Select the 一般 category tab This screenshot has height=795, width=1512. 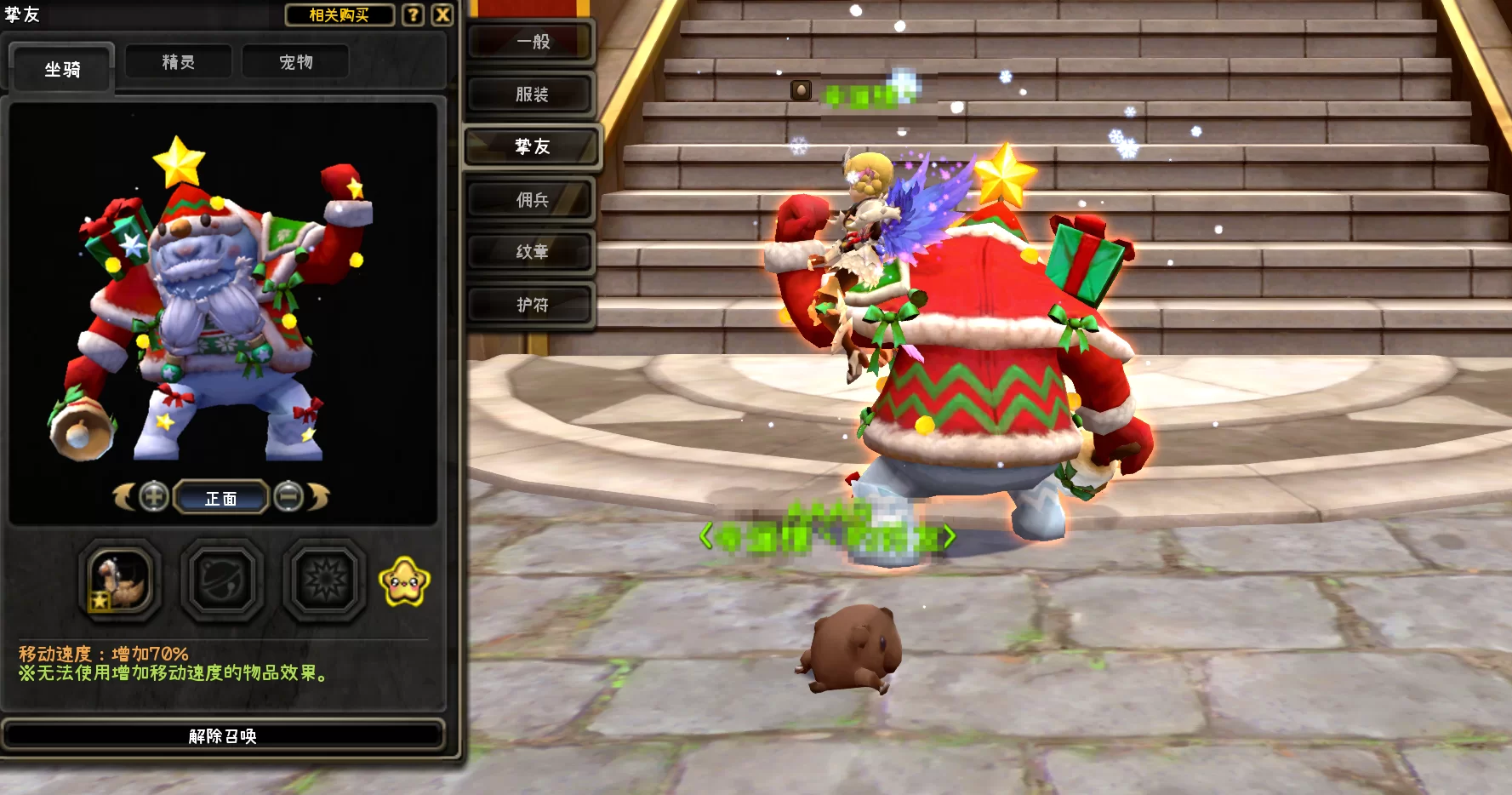click(532, 42)
